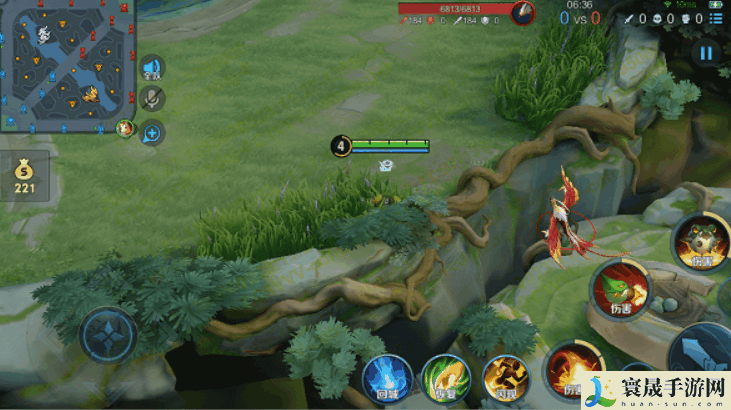Screen dimensions: 731x410
Task: Use the blue recall skill
Action: click(388, 378)
